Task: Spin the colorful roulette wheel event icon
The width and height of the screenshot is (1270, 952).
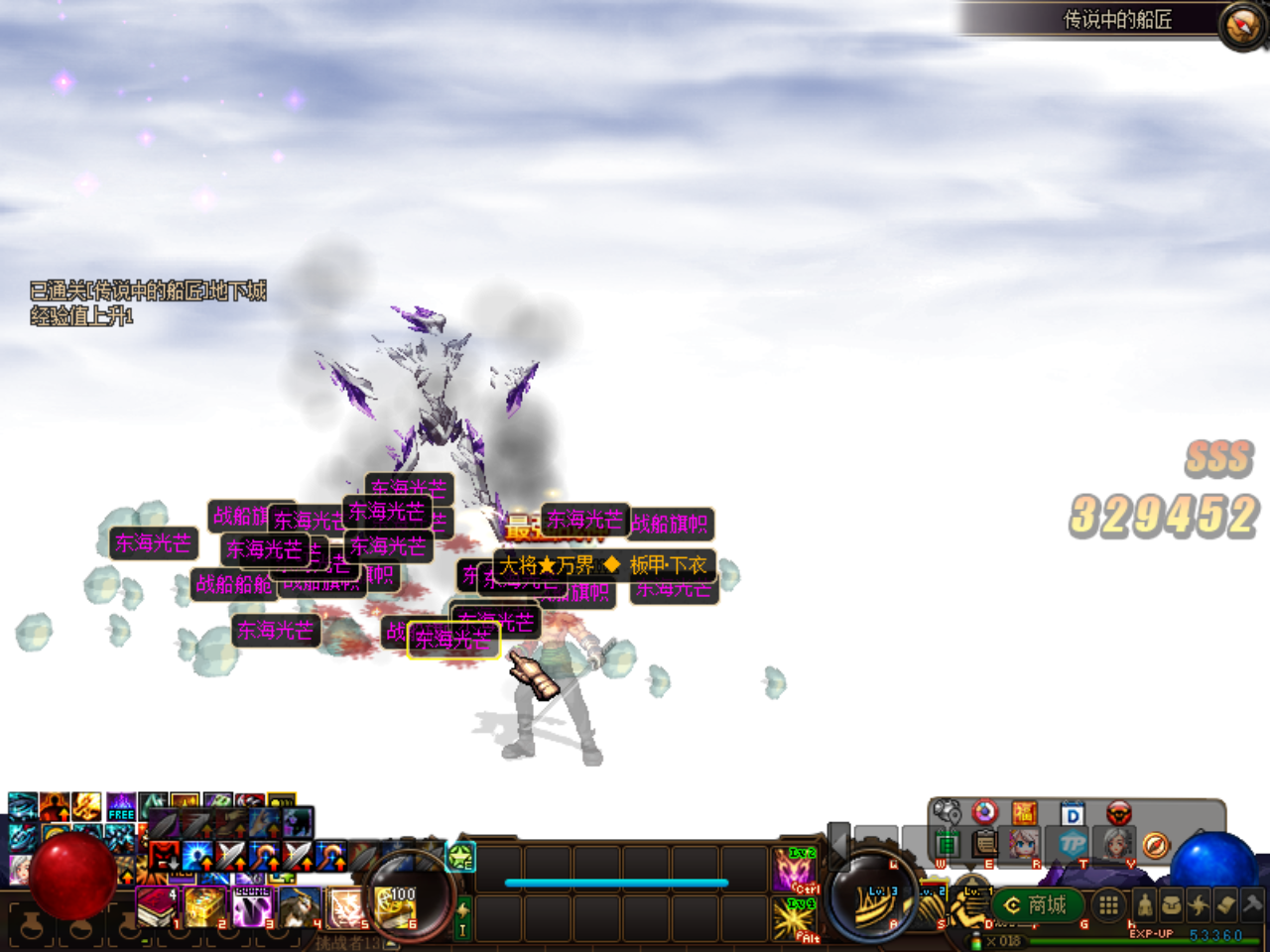Action: click(x=983, y=812)
